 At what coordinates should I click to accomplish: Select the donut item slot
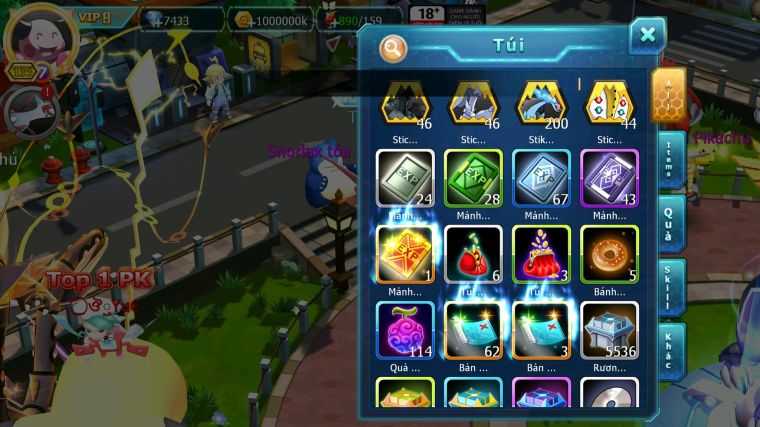(609, 254)
